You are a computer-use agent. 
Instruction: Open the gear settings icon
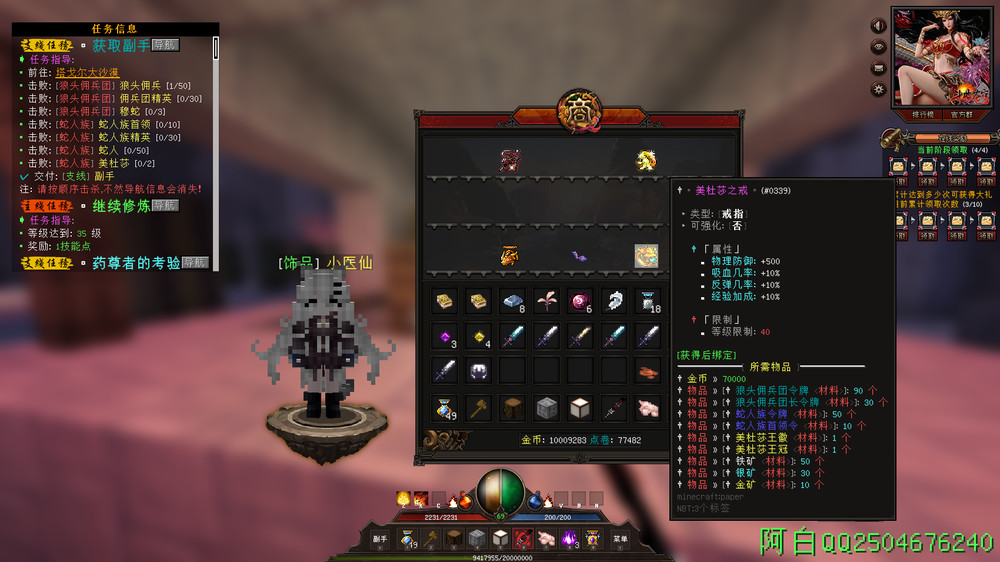click(x=879, y=89)
